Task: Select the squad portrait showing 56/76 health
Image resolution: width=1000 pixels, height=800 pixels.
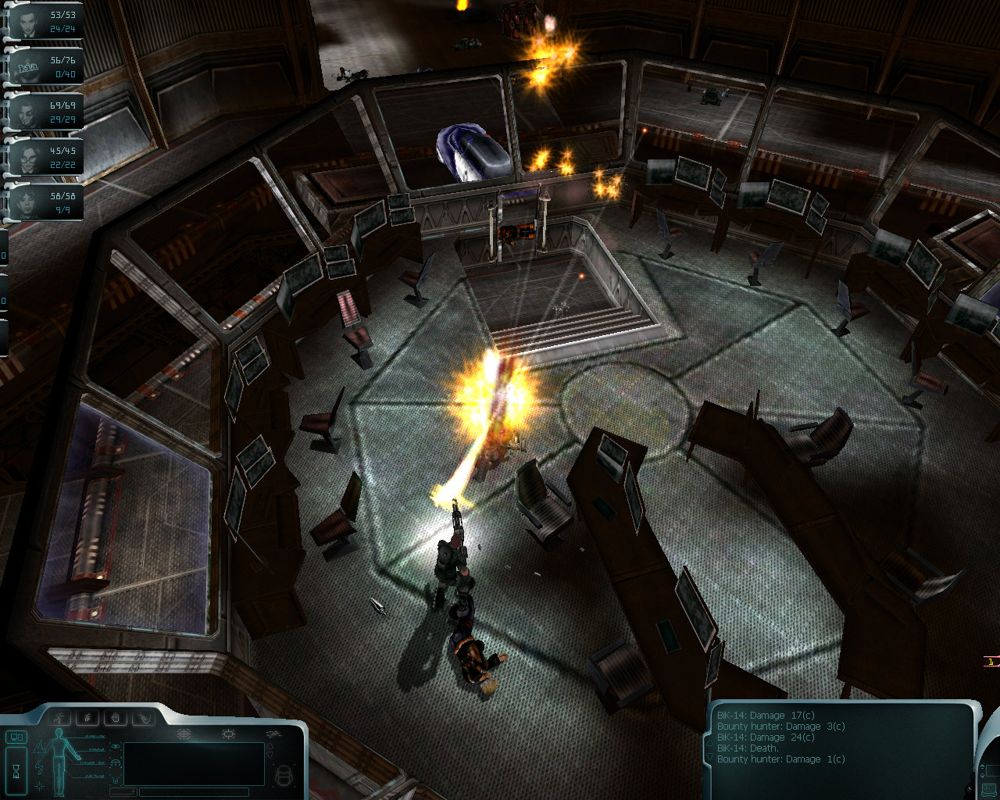Action: click(x=28, y=66)
